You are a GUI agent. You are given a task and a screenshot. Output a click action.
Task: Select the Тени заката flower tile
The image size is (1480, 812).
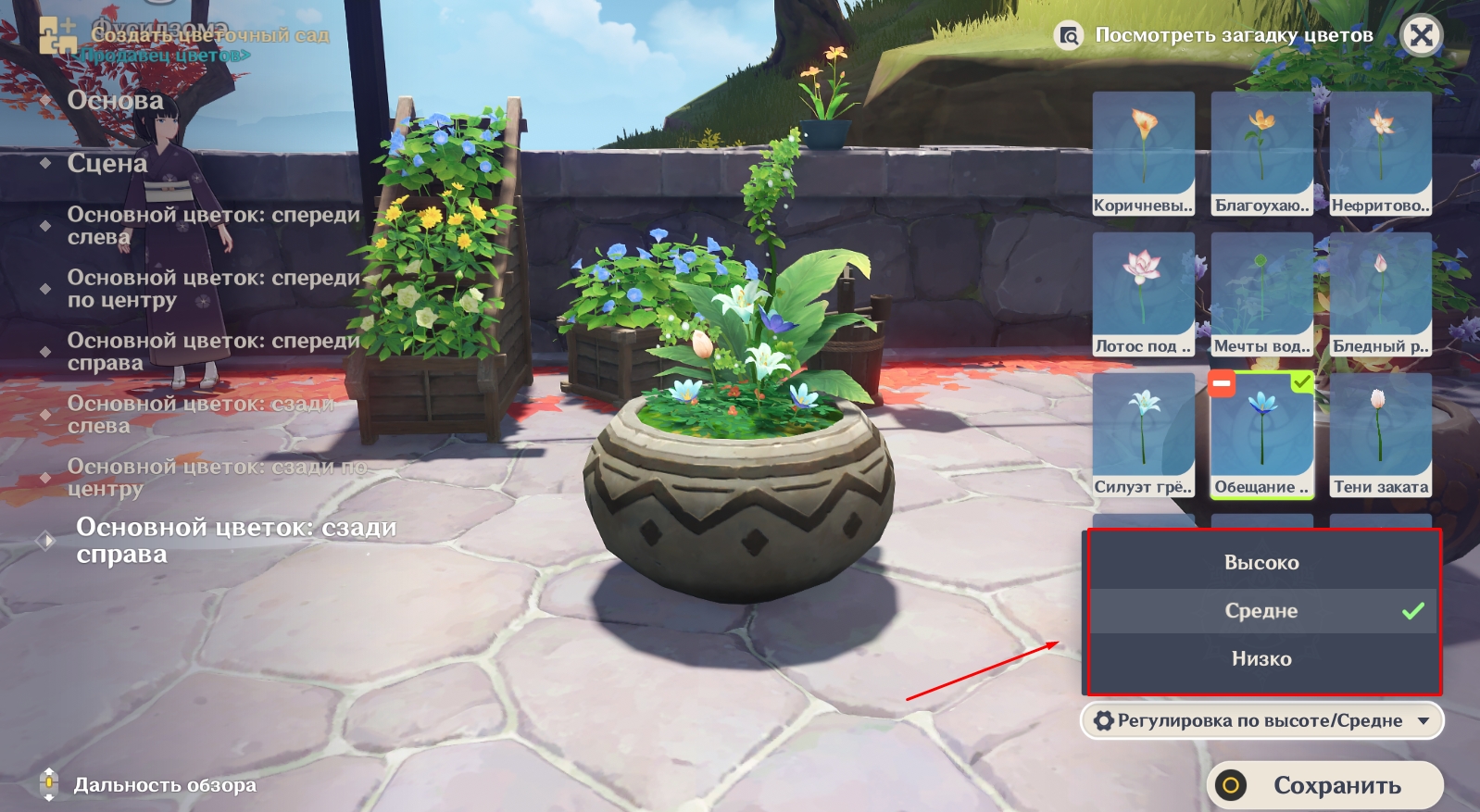pos(1381,434)
